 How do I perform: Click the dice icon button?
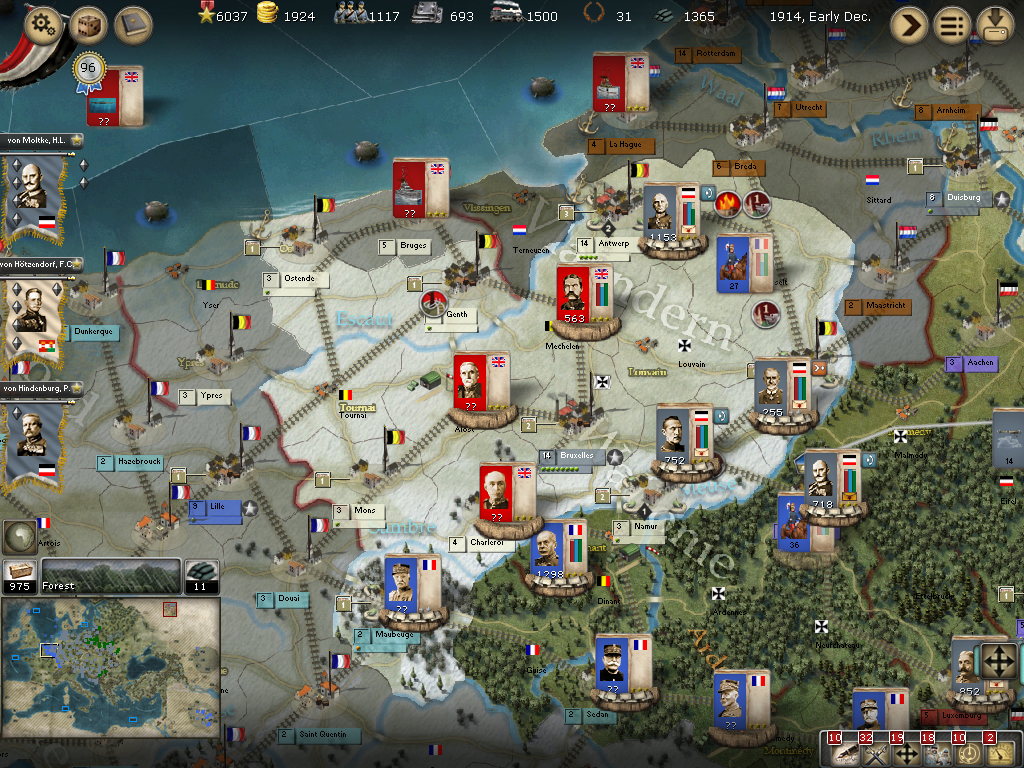pos(88,25)
